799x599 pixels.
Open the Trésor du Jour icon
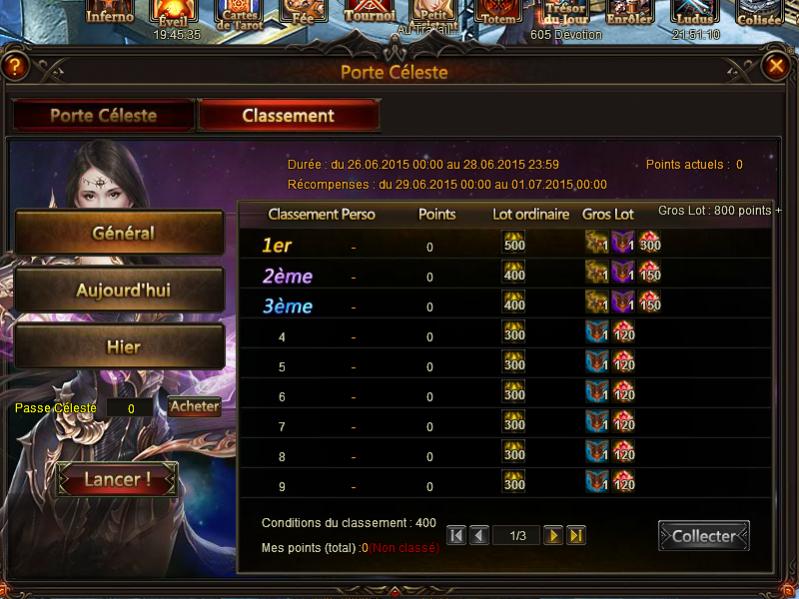(x=565, y=14)
